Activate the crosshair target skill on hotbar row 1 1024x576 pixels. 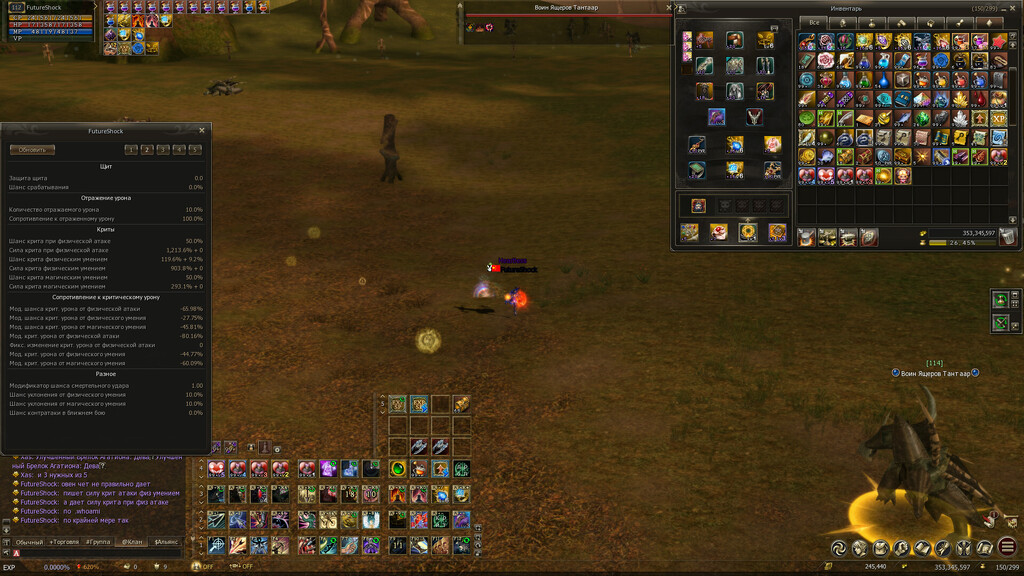tap(217, 545)
